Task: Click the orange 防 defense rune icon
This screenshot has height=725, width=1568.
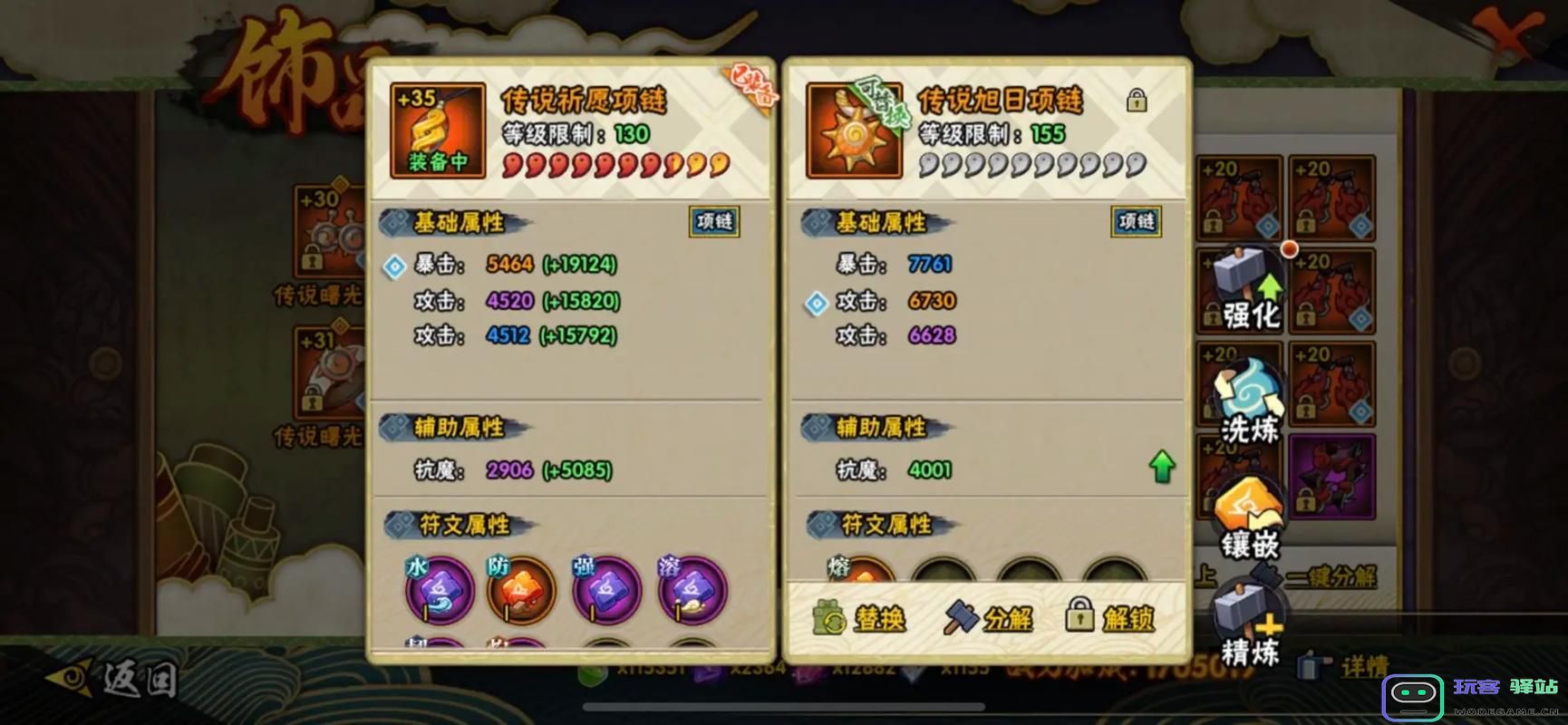Action: (521, 590)
